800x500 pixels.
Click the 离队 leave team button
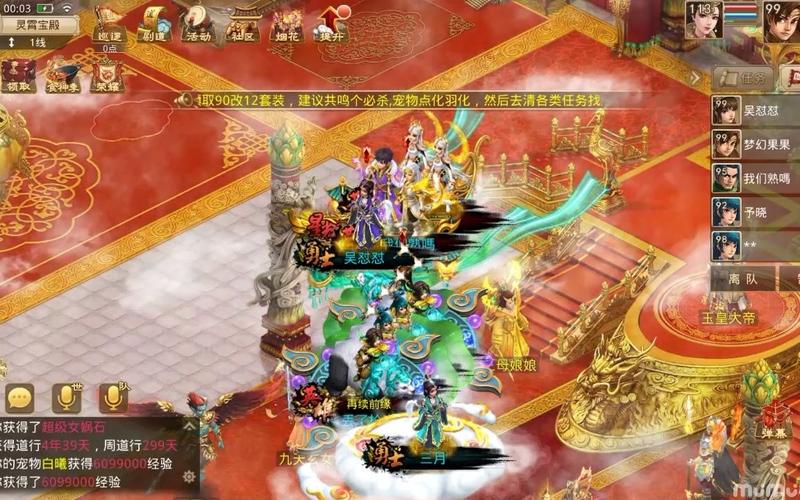pyautogui.click(x=742, y=279)
